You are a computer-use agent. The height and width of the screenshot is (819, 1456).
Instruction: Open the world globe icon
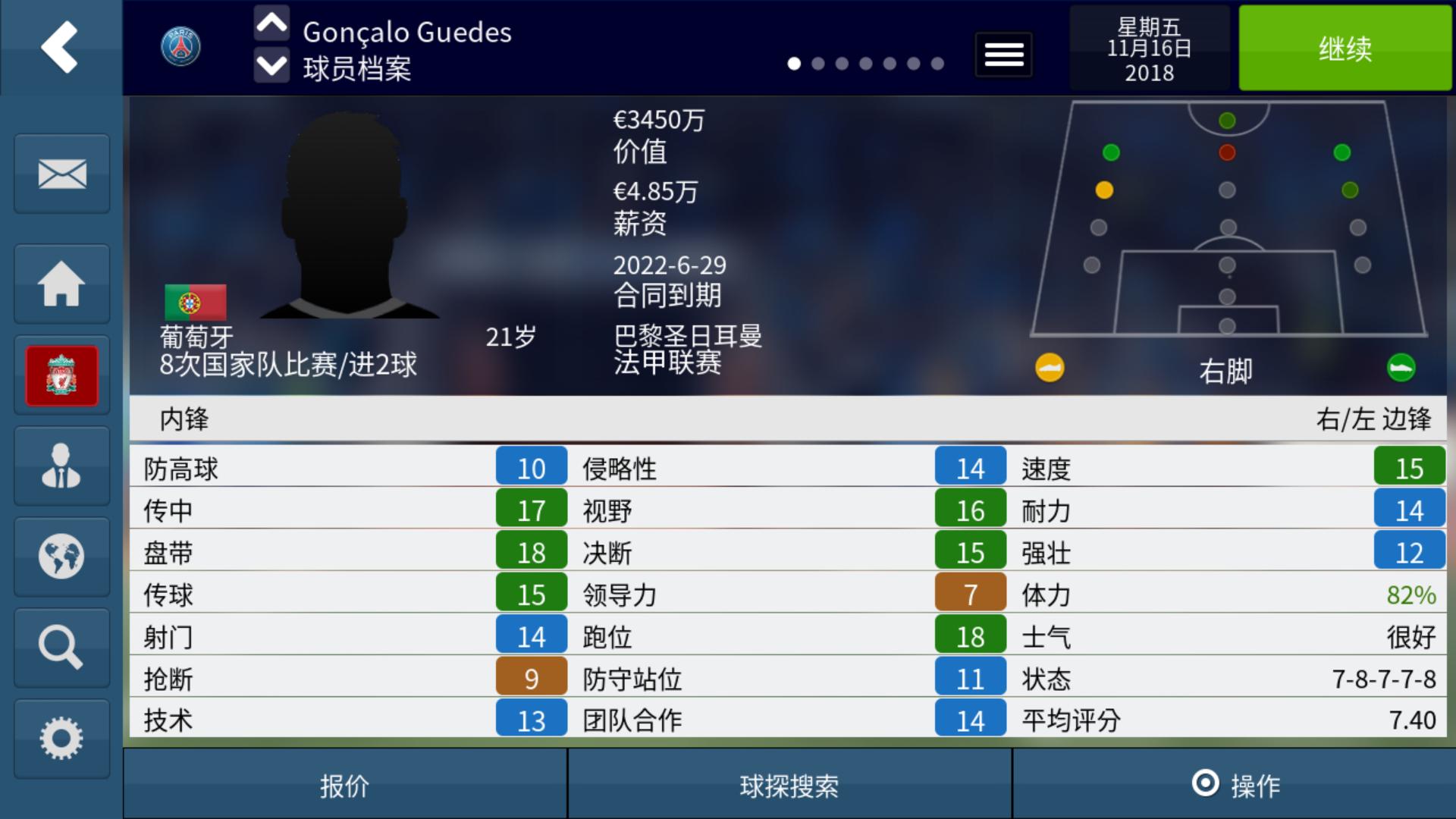[x=61, y=556]
